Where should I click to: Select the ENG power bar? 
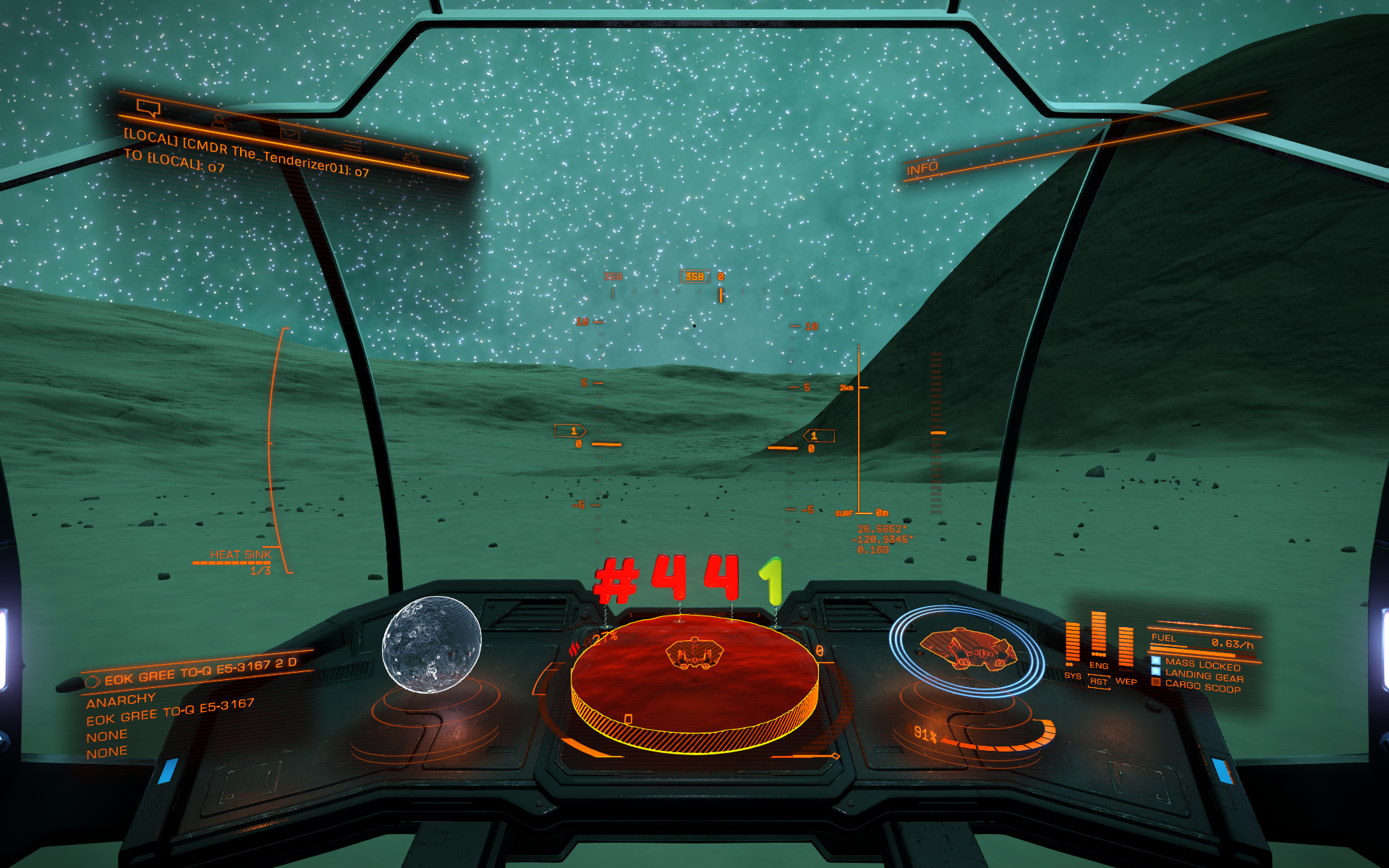pos(1098,634)
